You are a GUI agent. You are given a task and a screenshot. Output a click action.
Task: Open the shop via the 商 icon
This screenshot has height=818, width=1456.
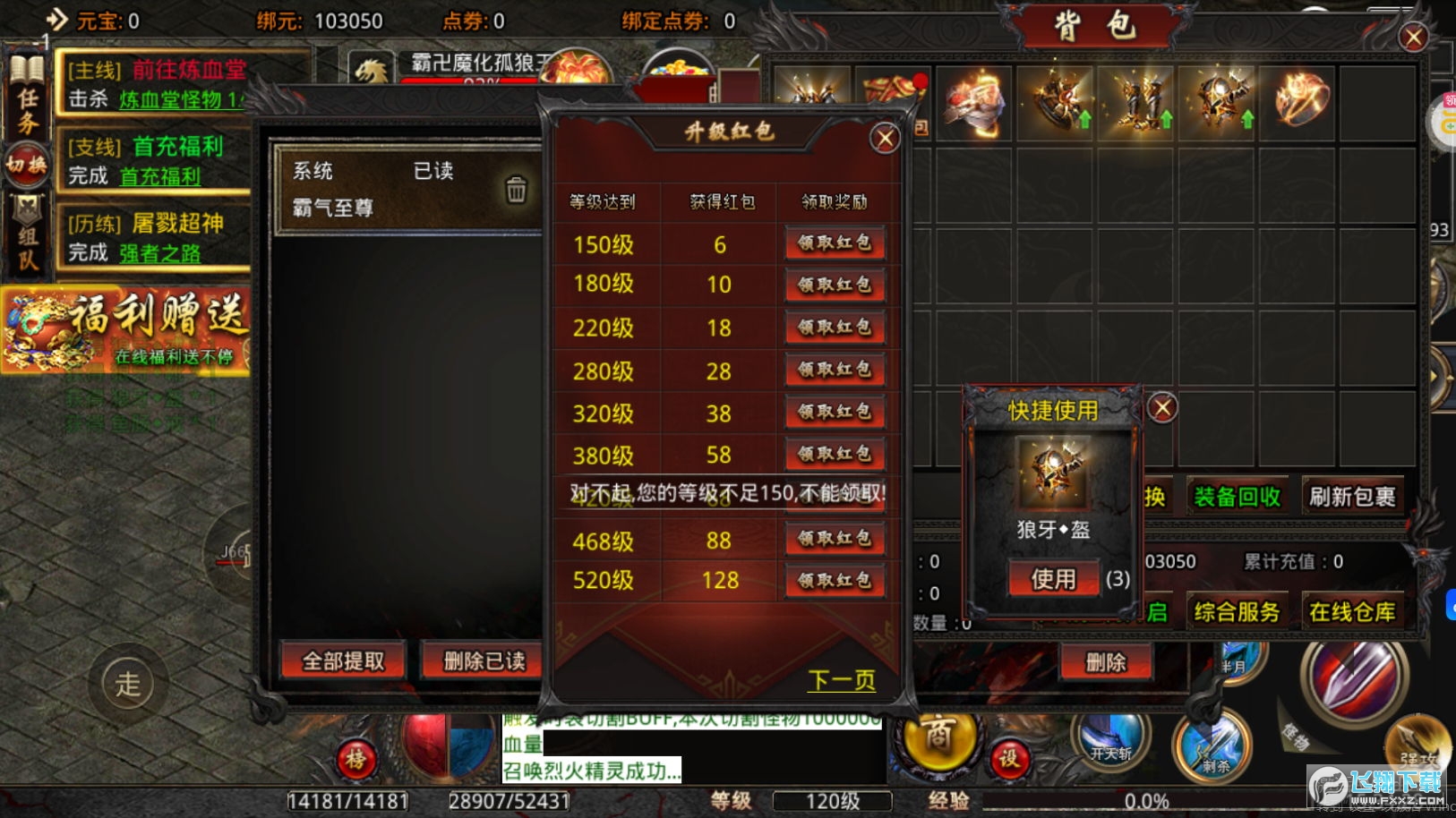coord(939,743)
